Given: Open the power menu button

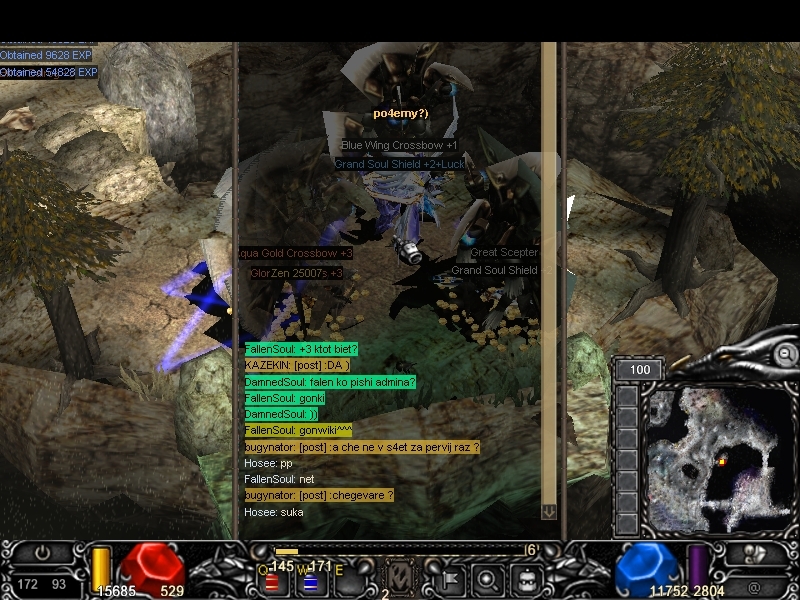Looking at the screenshot, I should click(43, 553).
